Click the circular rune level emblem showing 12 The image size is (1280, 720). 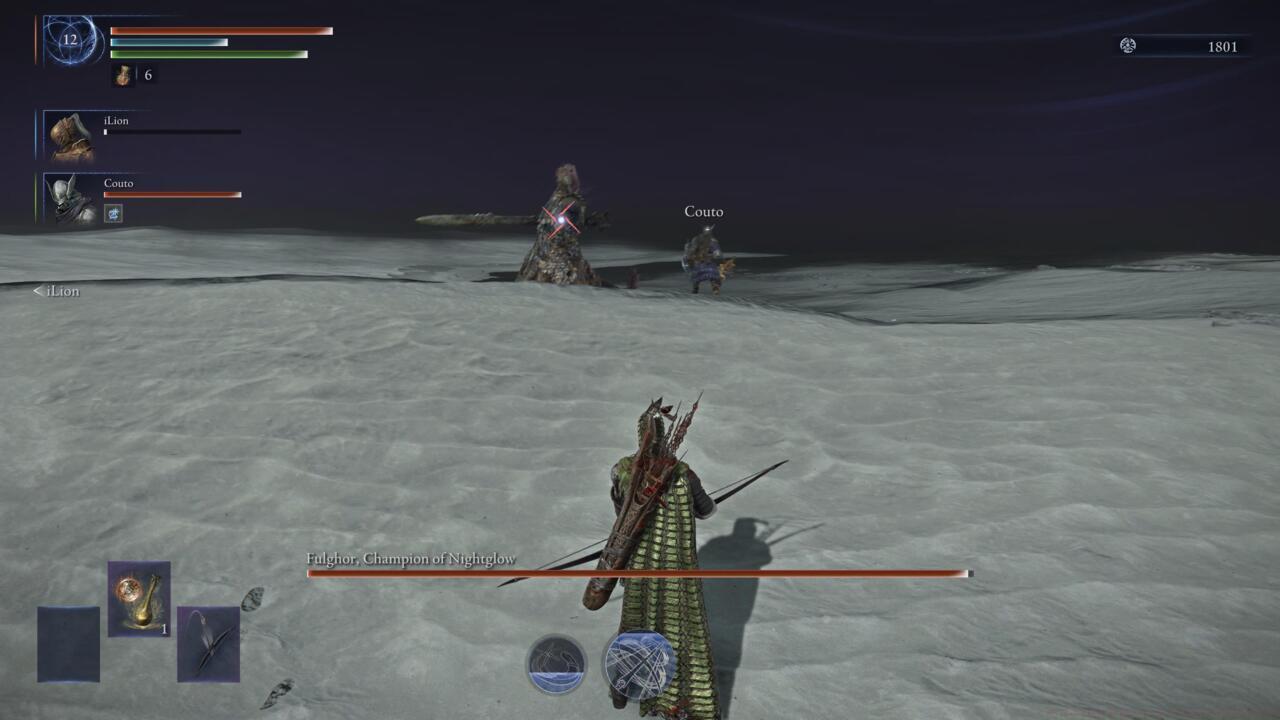pos(70,40)
